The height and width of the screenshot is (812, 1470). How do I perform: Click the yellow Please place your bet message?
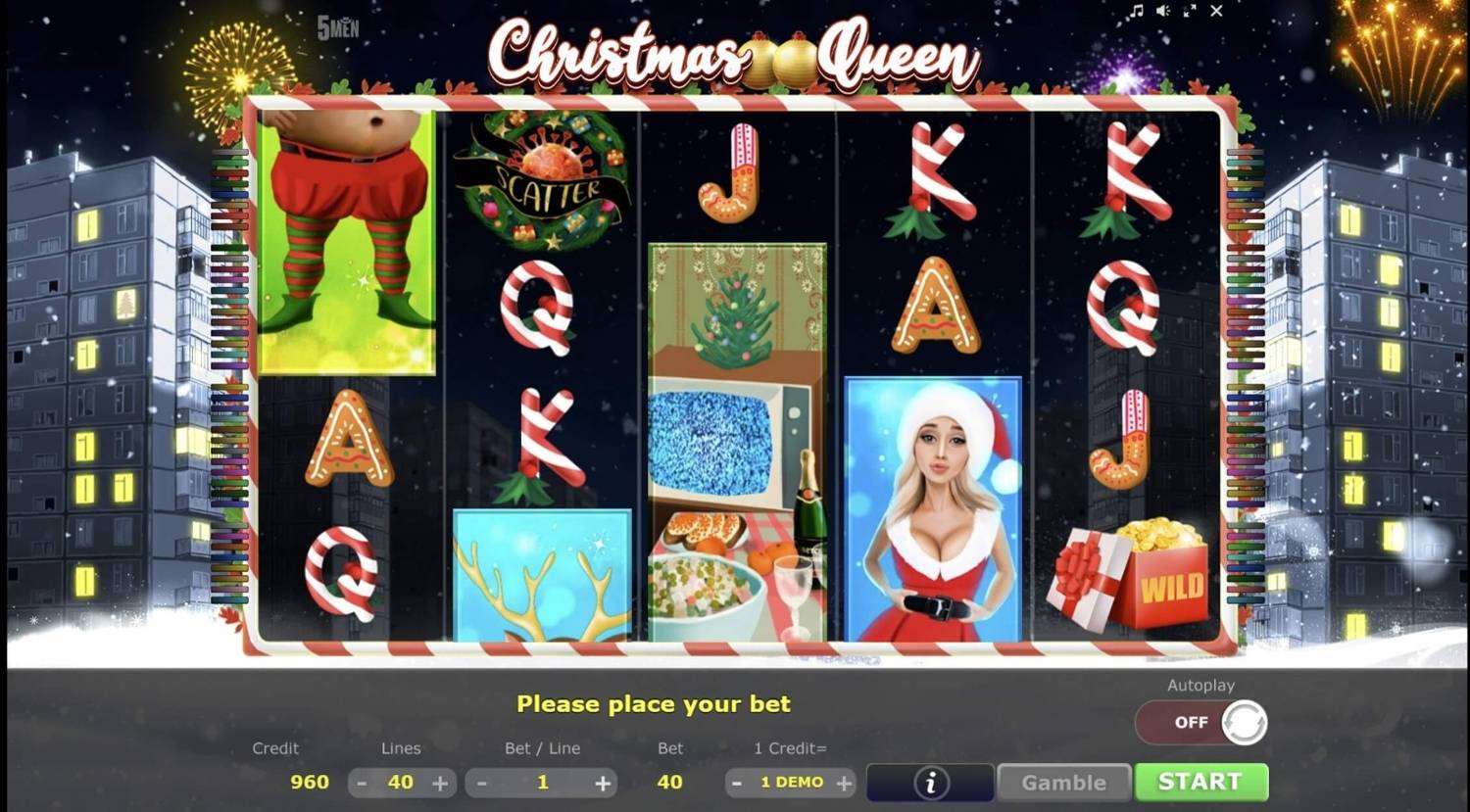654,703
